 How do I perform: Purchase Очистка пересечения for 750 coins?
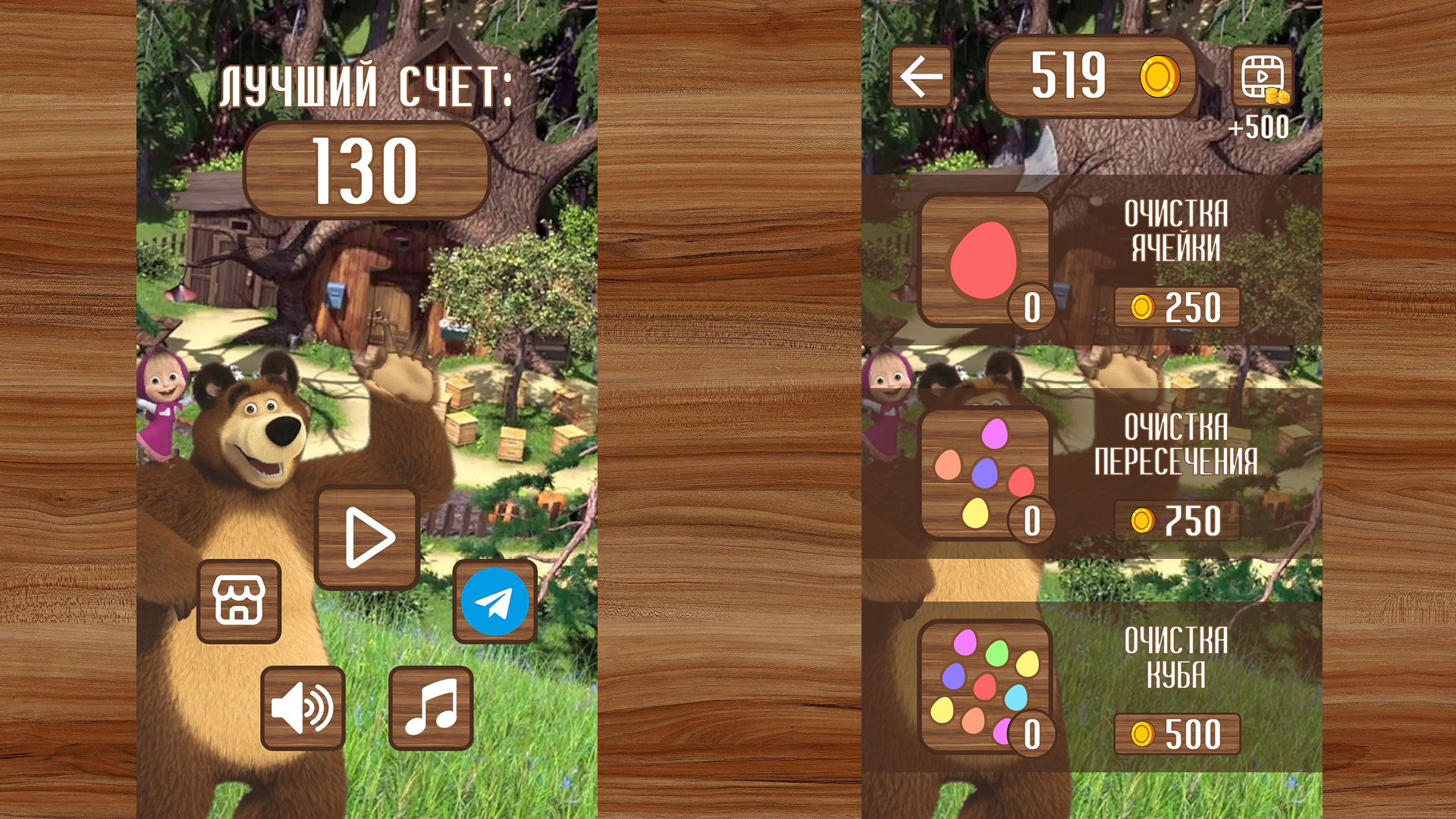pos(1178,520)
